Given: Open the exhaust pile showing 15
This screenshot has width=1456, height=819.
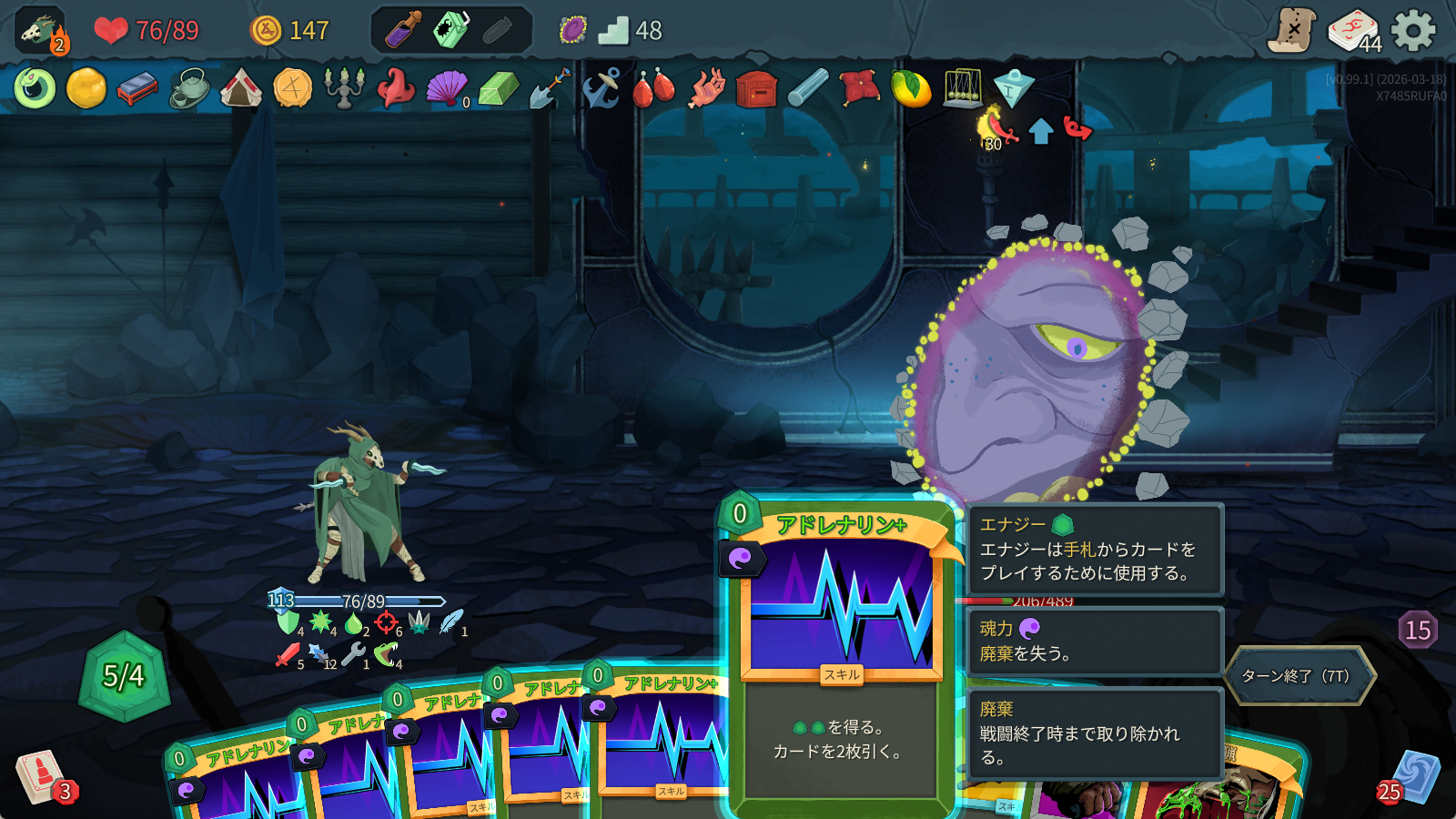Looking at the screenshot, I should click(x=1418, y=630).
